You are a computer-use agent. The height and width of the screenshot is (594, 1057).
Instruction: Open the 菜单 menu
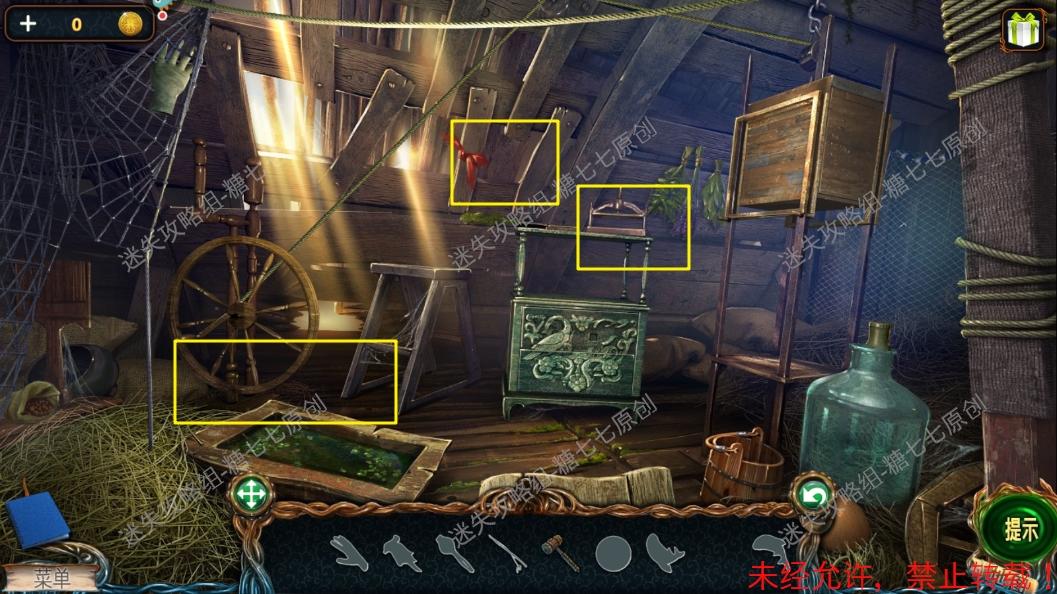pos(51,578)
